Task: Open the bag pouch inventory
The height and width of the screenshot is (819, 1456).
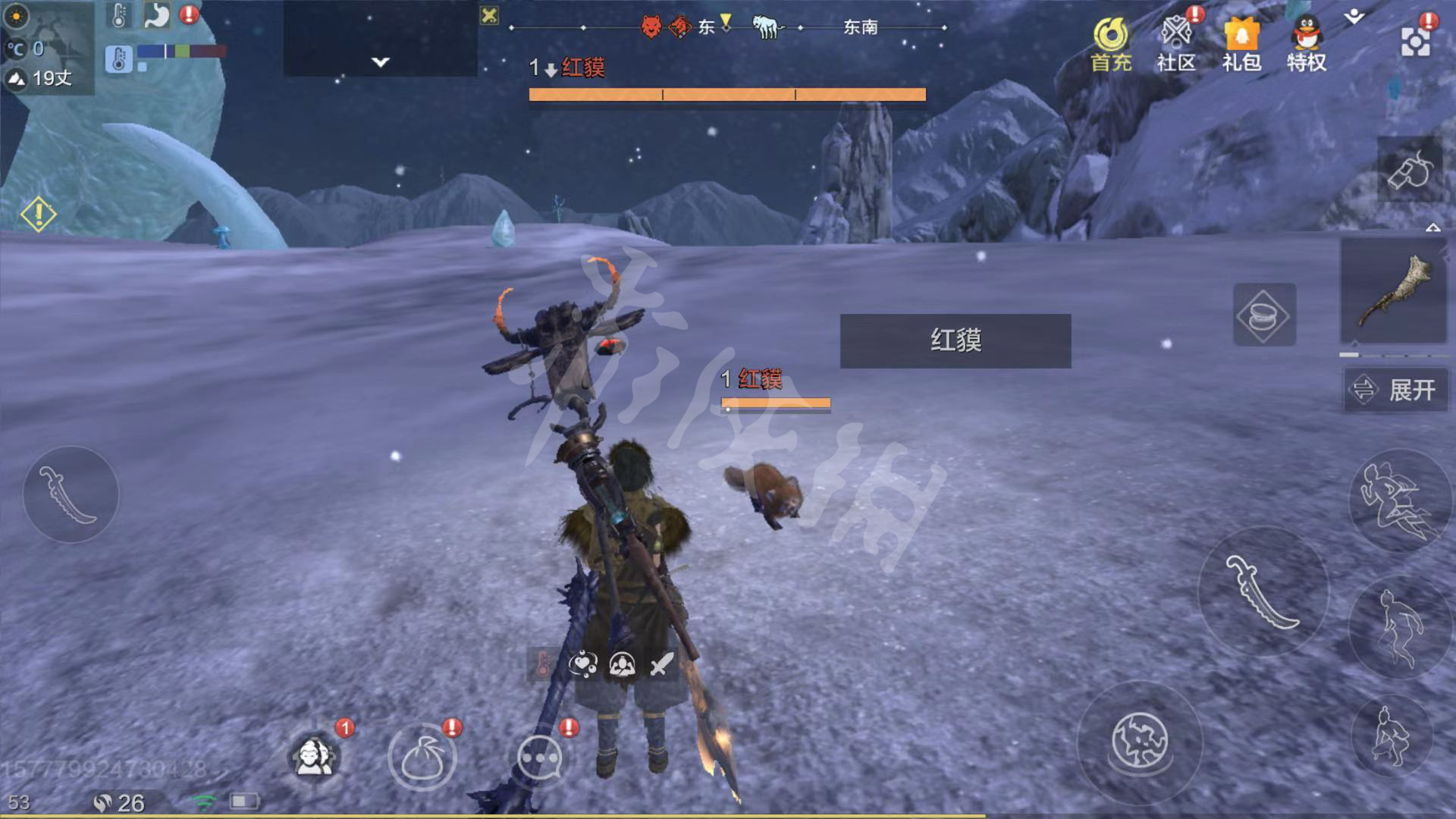Action: click(422, 757)
